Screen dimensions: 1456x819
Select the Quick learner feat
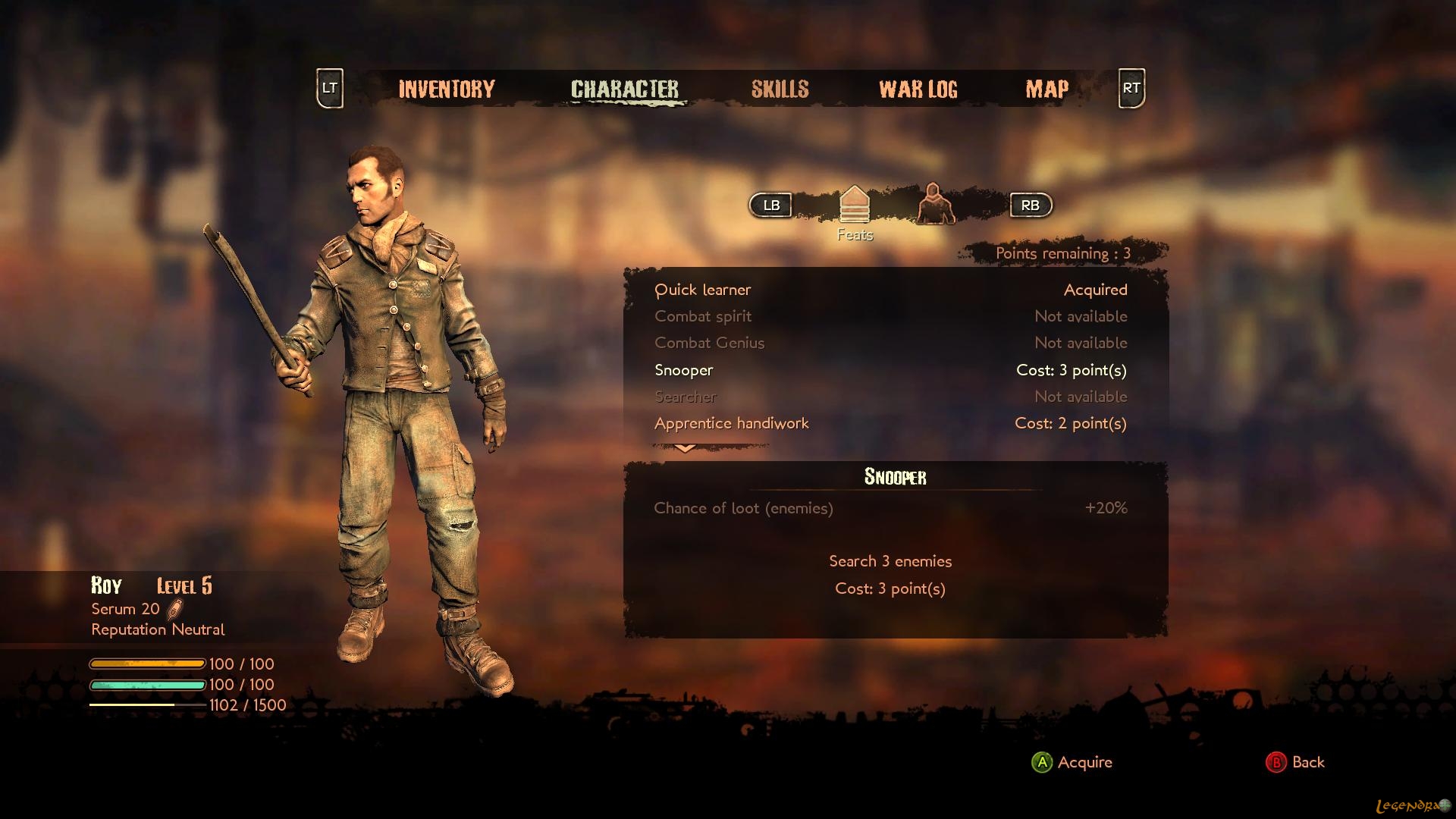[x=703, y=290]
